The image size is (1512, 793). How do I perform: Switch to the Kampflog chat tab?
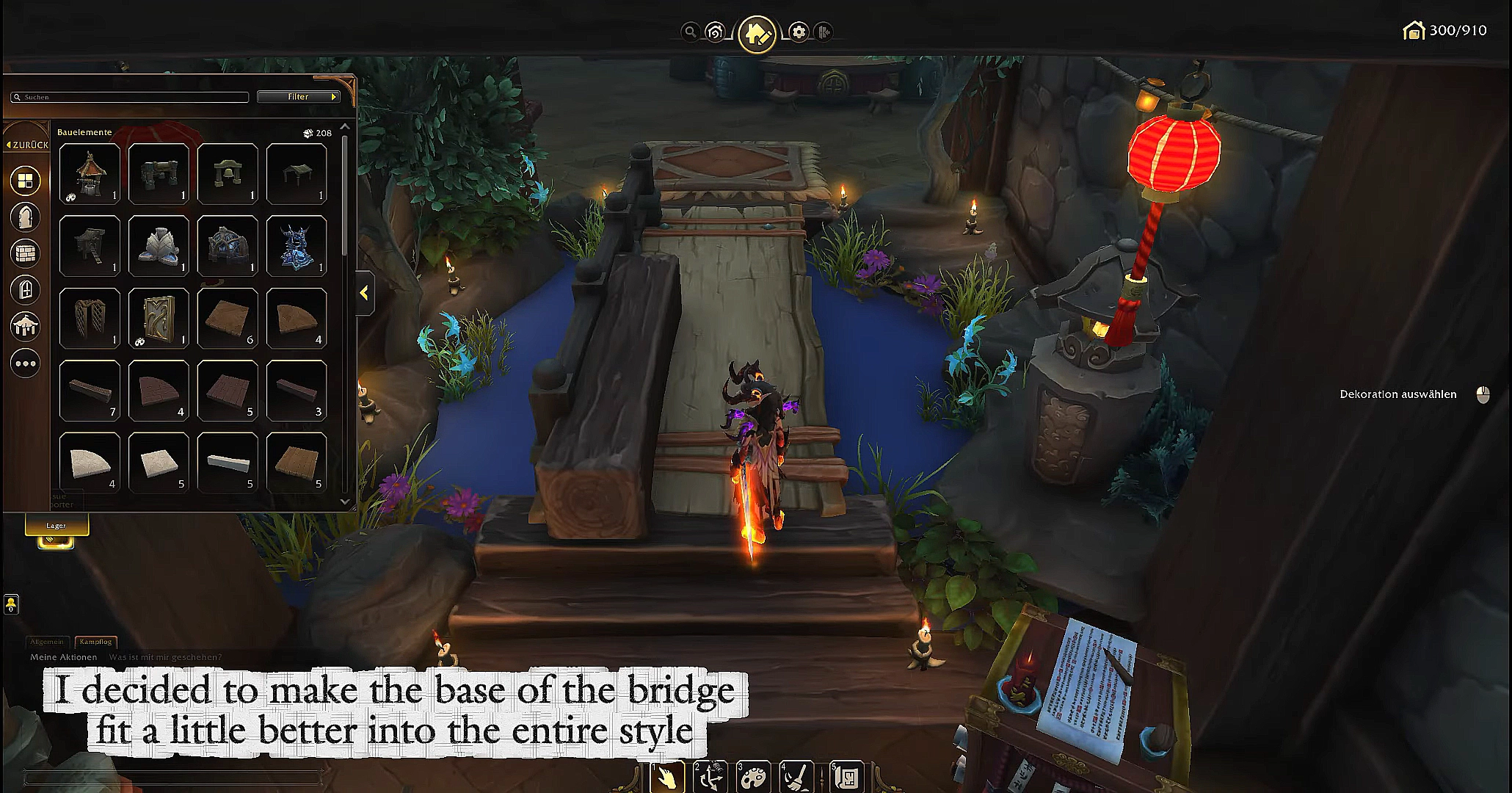[x=95, y=642]
